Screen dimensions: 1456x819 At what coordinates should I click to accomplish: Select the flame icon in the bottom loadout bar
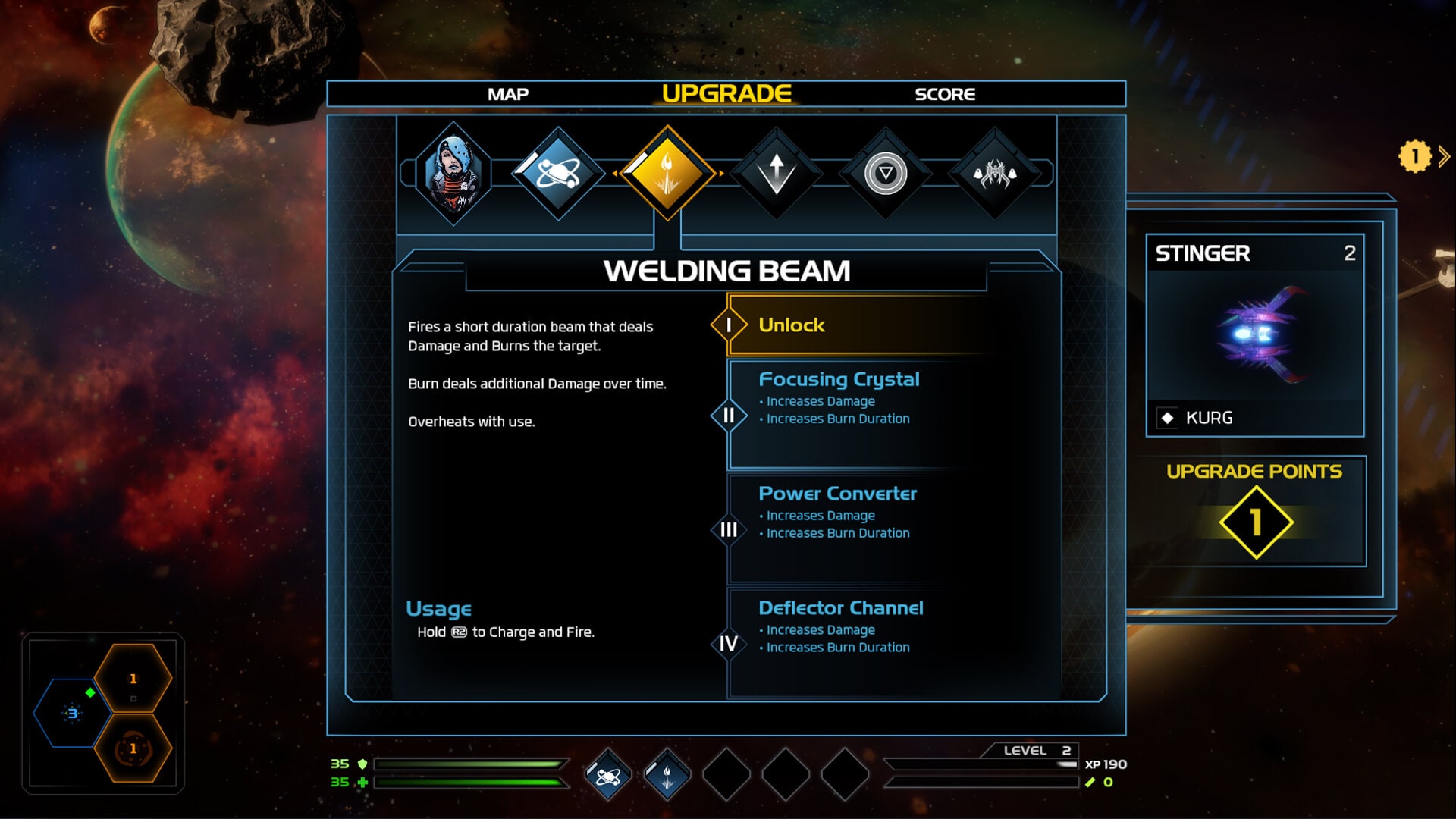[666, 775]
